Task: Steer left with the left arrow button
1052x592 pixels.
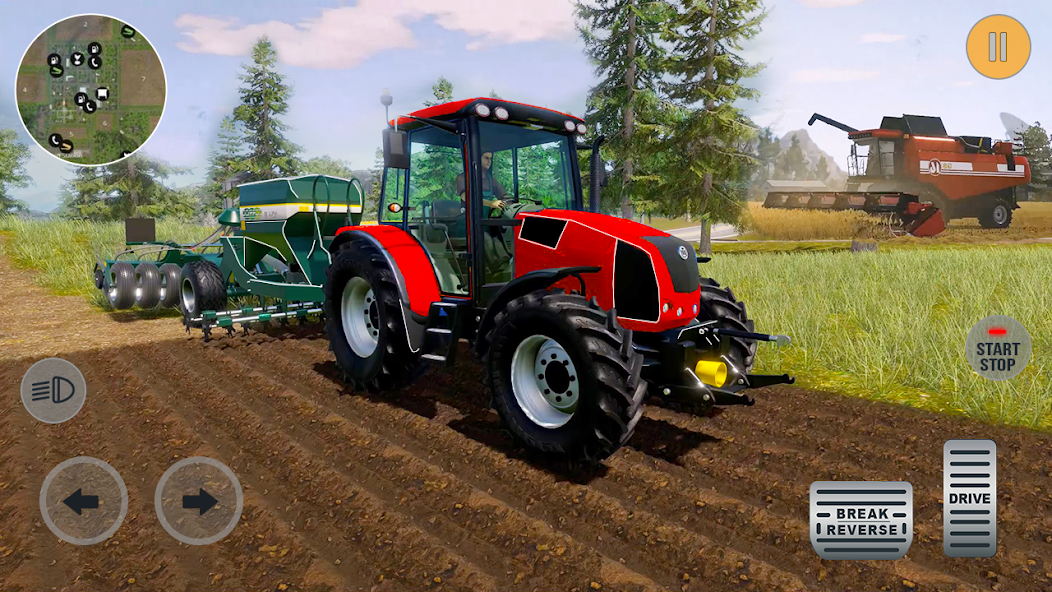Action: (x=83, y=500)
